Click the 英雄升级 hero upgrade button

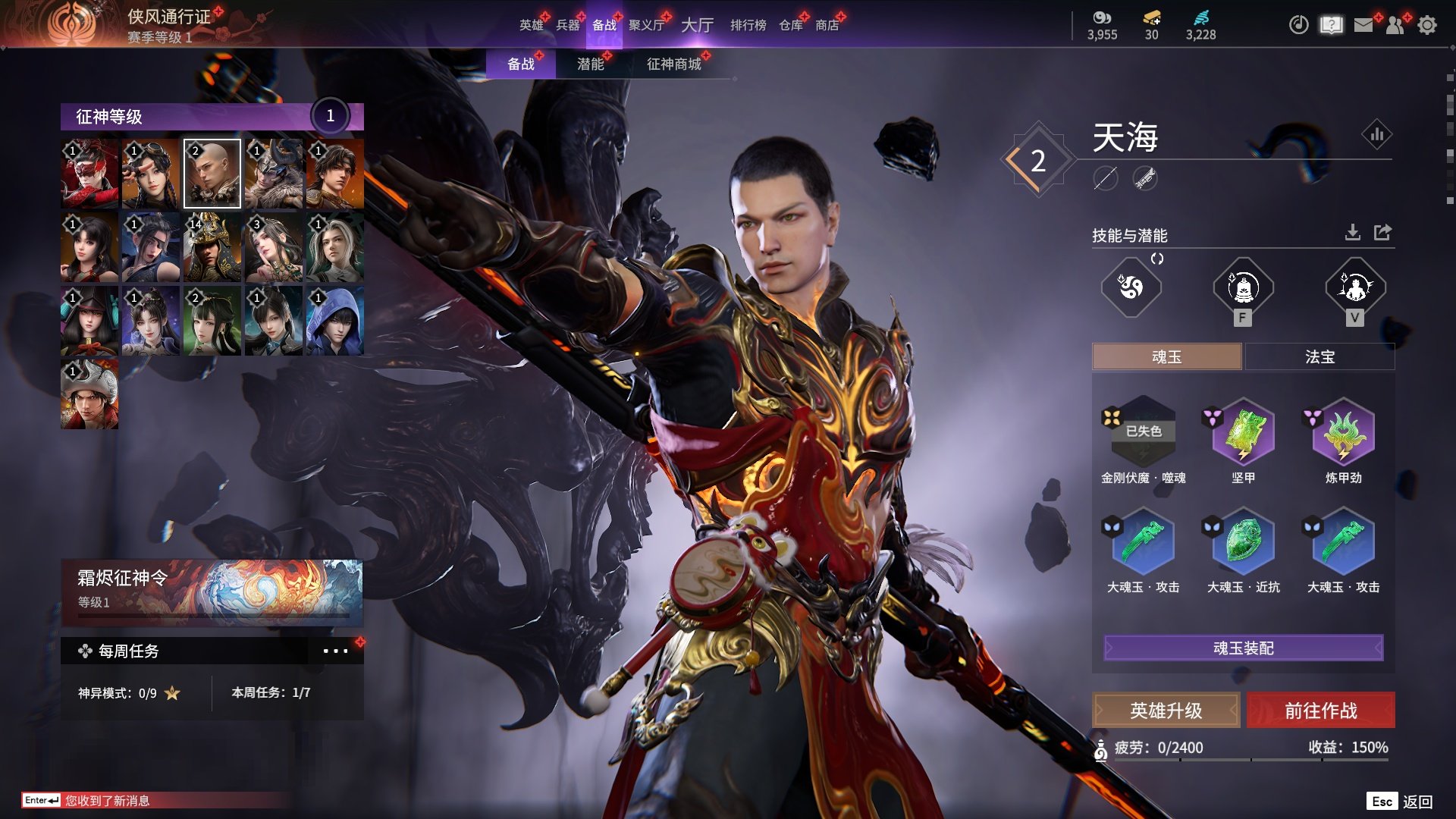(1166, 711)
